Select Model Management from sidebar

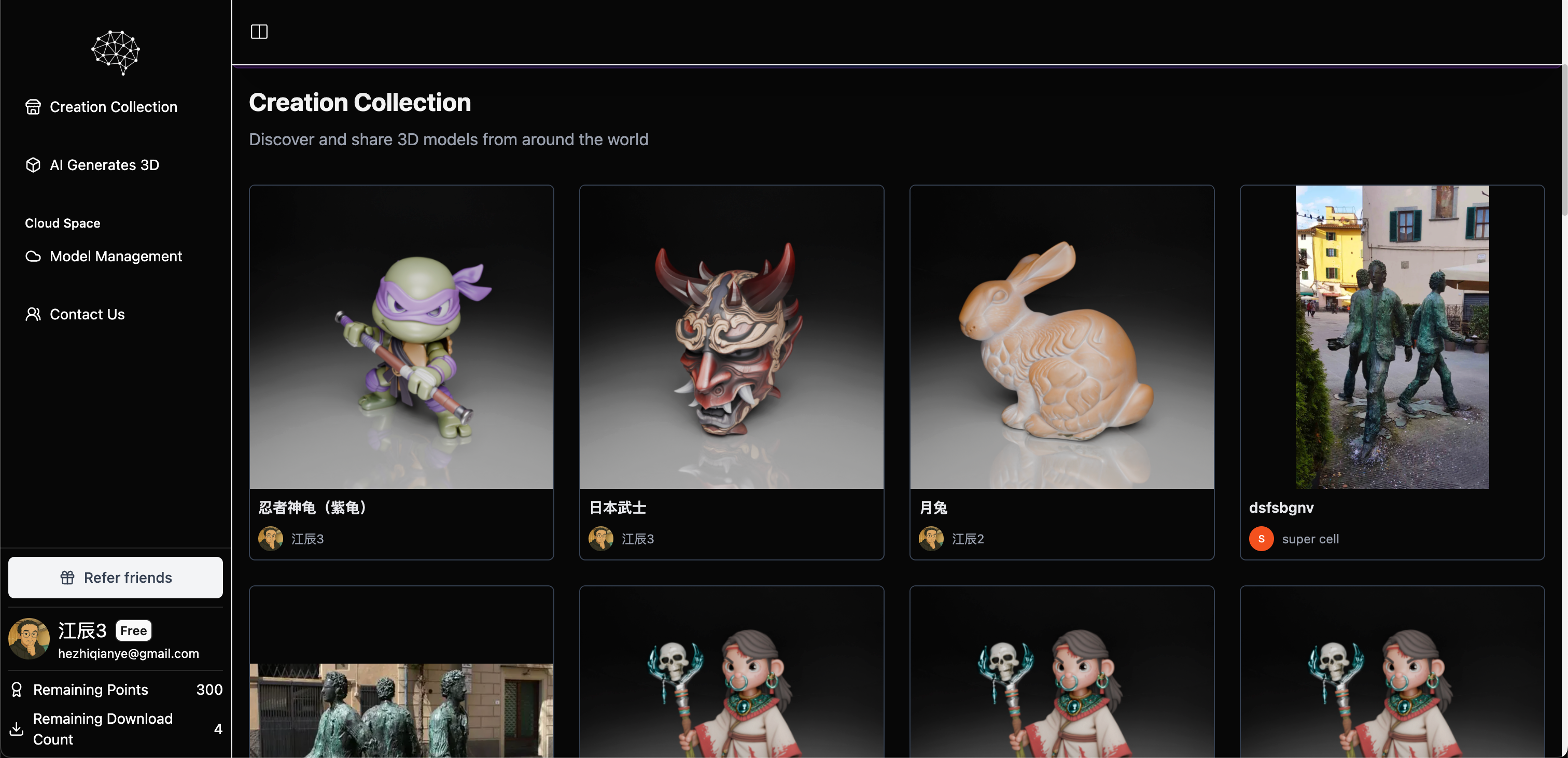116,256
